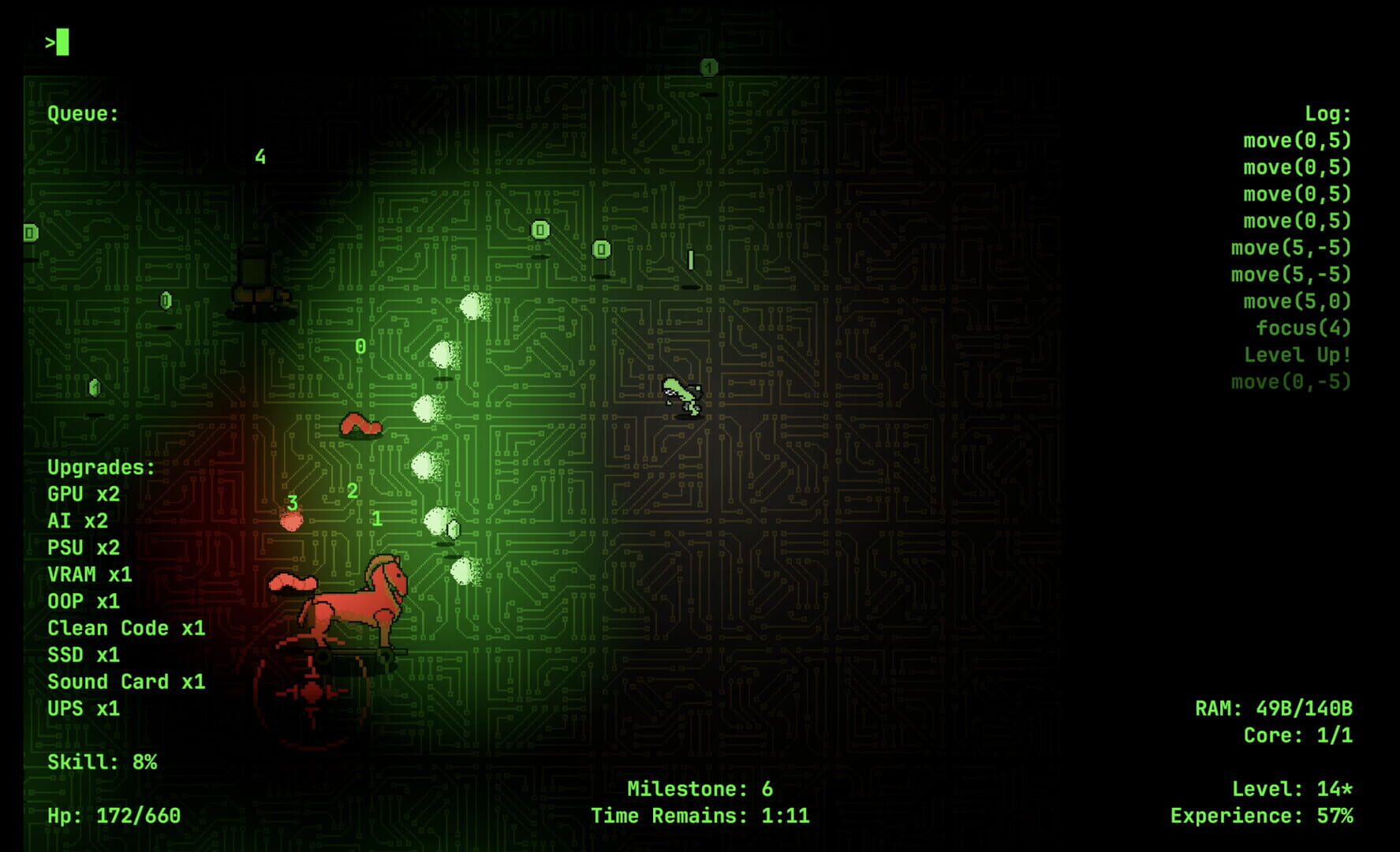Viewport: 1400px width, 852px height.
Task: Select the waypoint marker numbered 0
Action: [359, 346]
